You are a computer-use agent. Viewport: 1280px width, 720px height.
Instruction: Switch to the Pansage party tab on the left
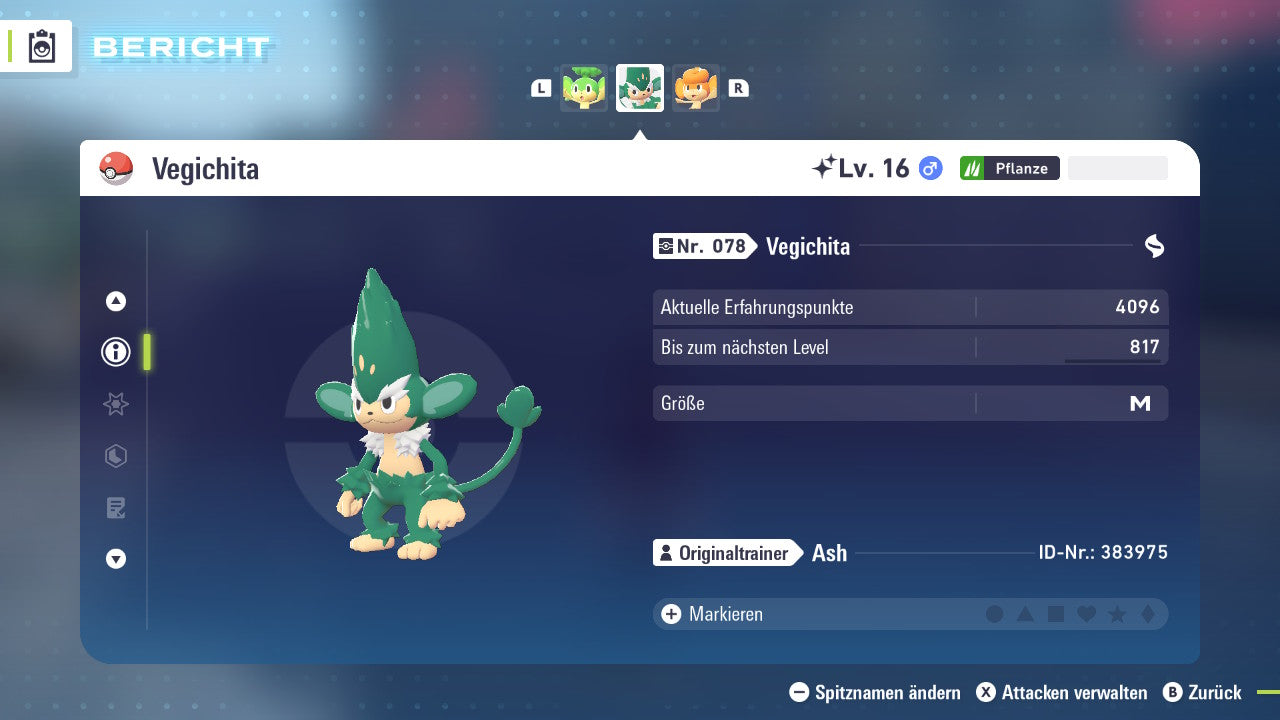585,88
